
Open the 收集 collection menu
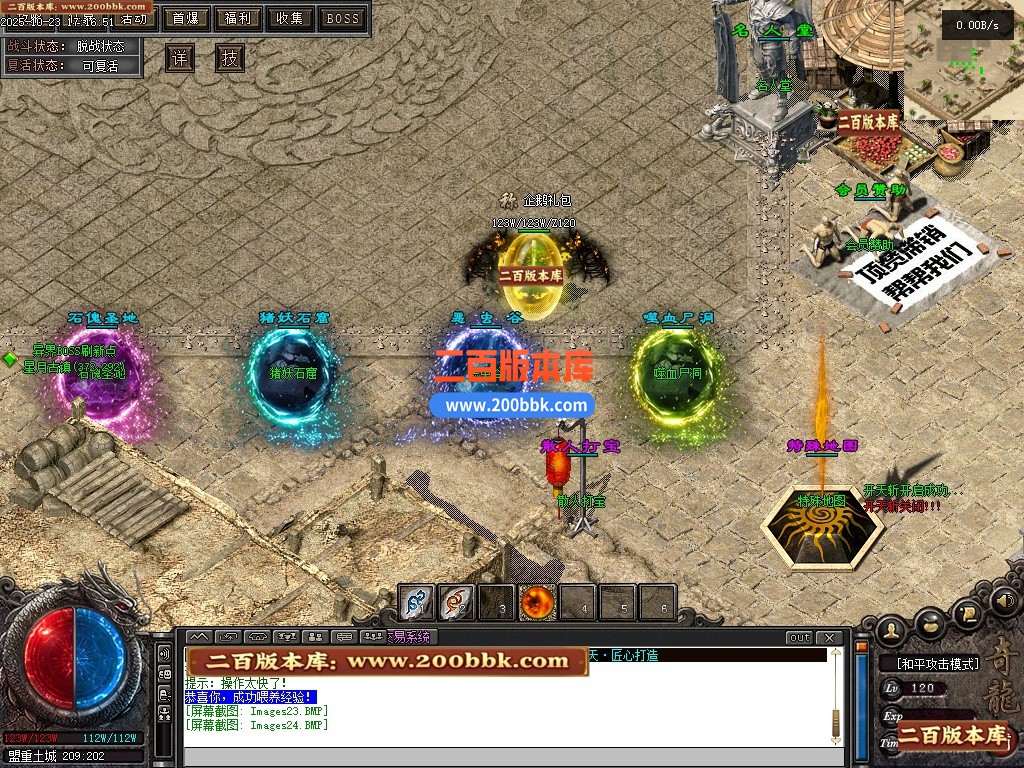pyautogui.click(x=290, y=18)
